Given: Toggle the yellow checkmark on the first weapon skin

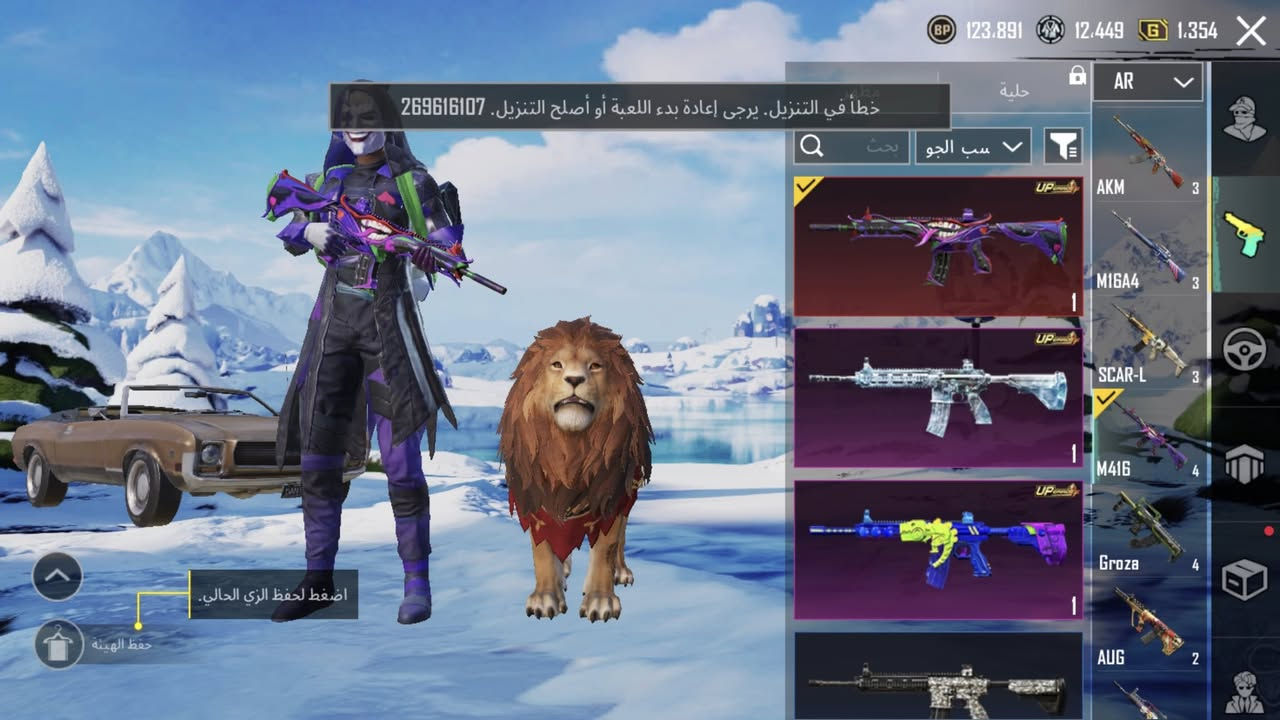Looking at the screenshot, I should tap(806, 187).
